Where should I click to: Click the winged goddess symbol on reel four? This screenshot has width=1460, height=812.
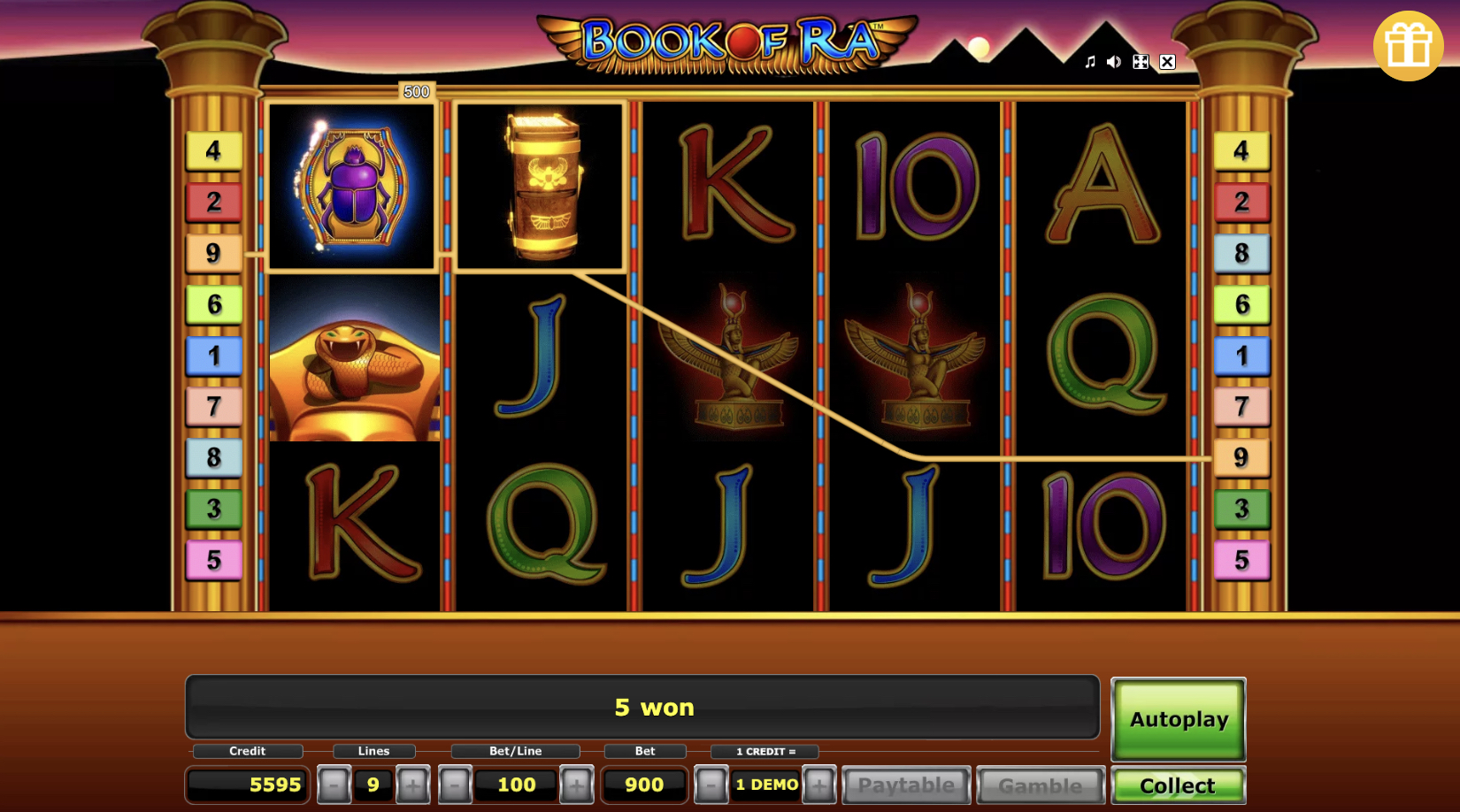pyautogui.click(x=915, y=361)
